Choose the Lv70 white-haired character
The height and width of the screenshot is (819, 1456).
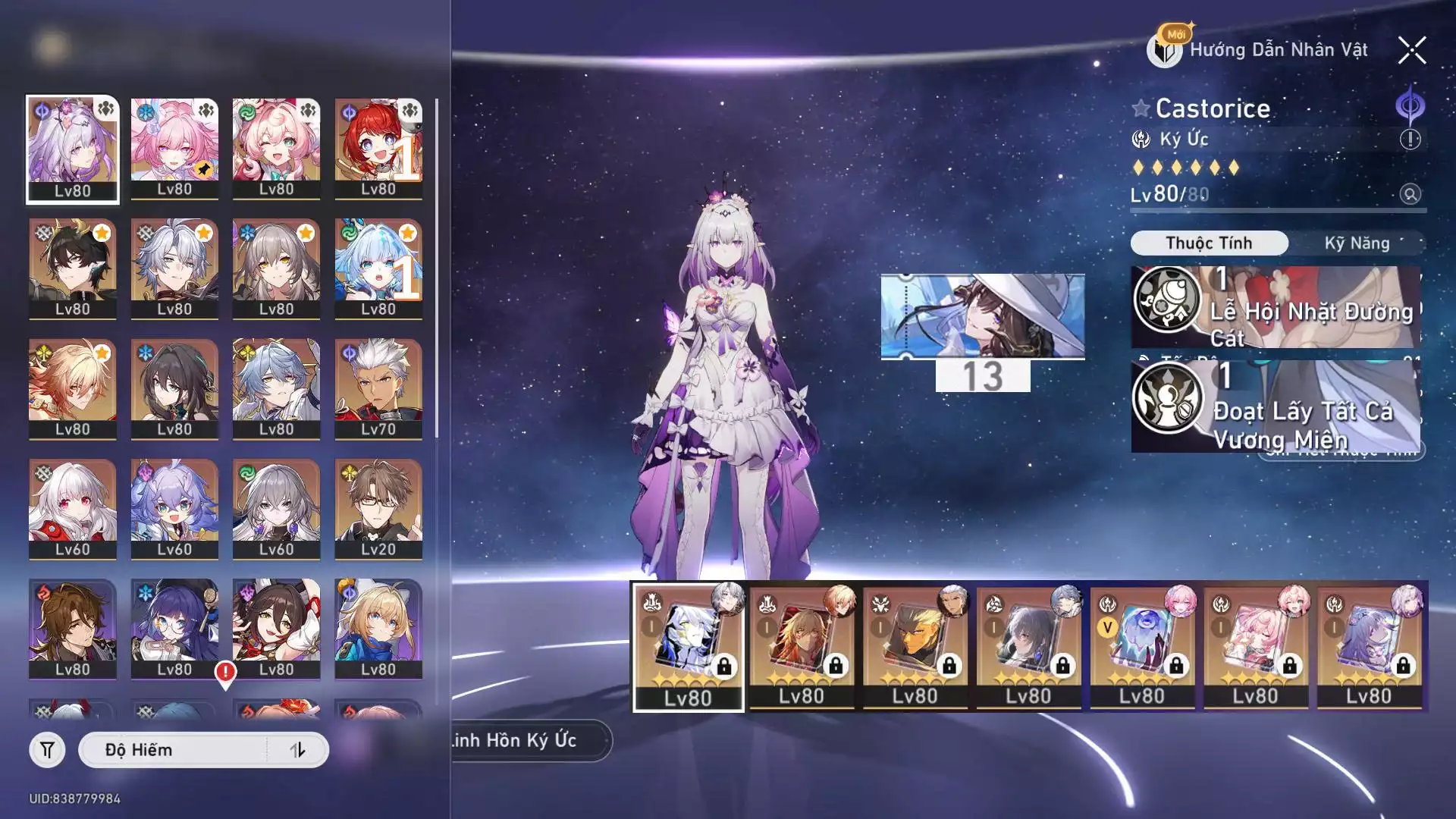click(378, 388)
